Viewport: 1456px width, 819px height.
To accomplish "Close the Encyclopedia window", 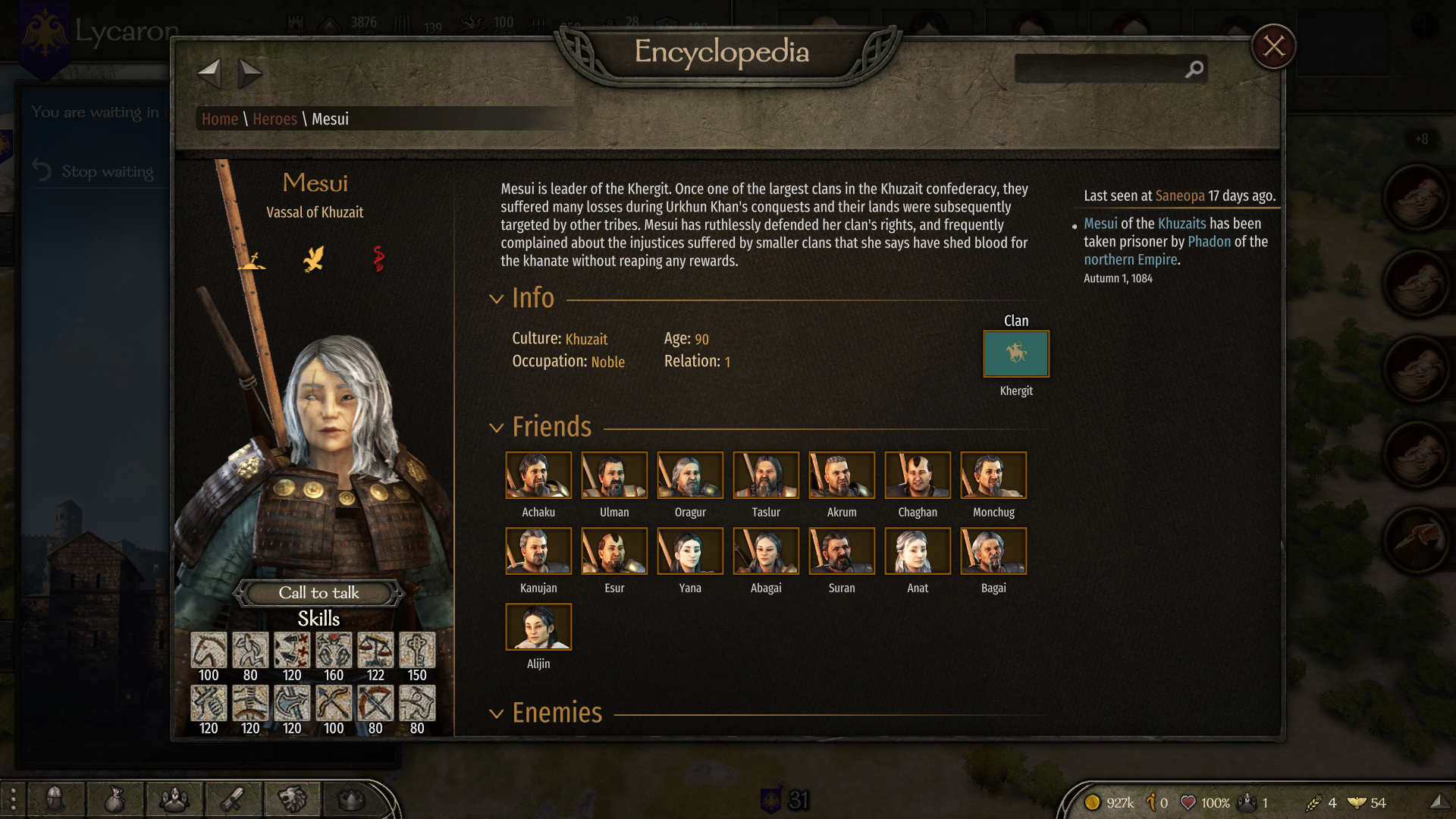I will click(1273, 46).
